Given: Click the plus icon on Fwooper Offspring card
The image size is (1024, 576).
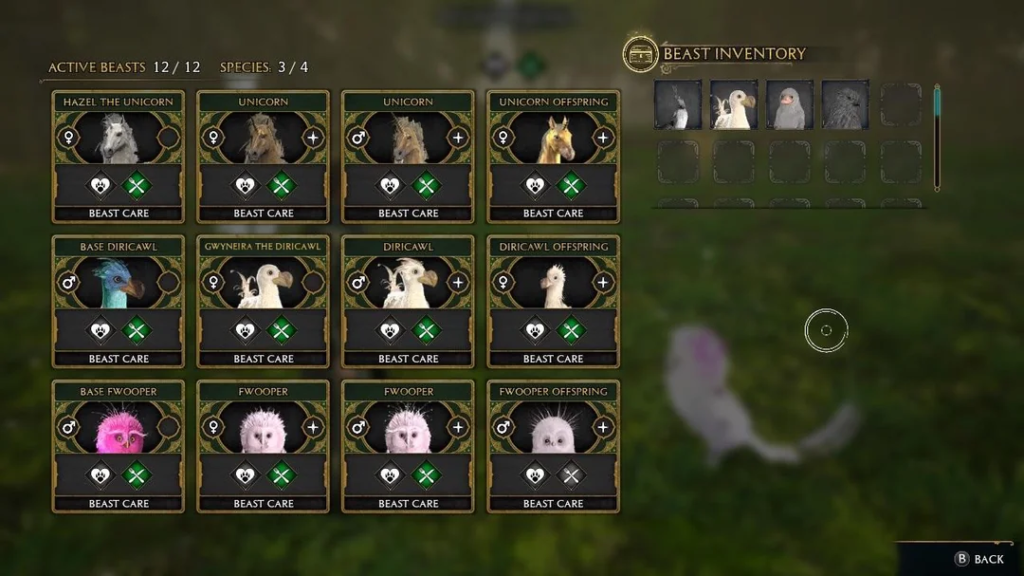Looking at the screenshot, I should point(603,427).
